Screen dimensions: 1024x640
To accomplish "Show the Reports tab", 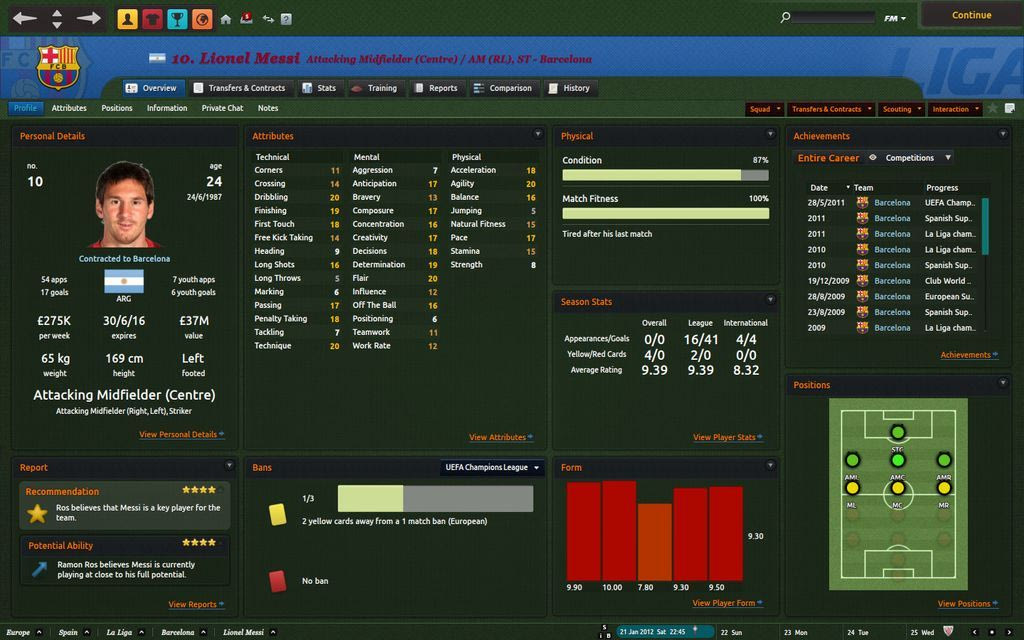I will point(435,88).
